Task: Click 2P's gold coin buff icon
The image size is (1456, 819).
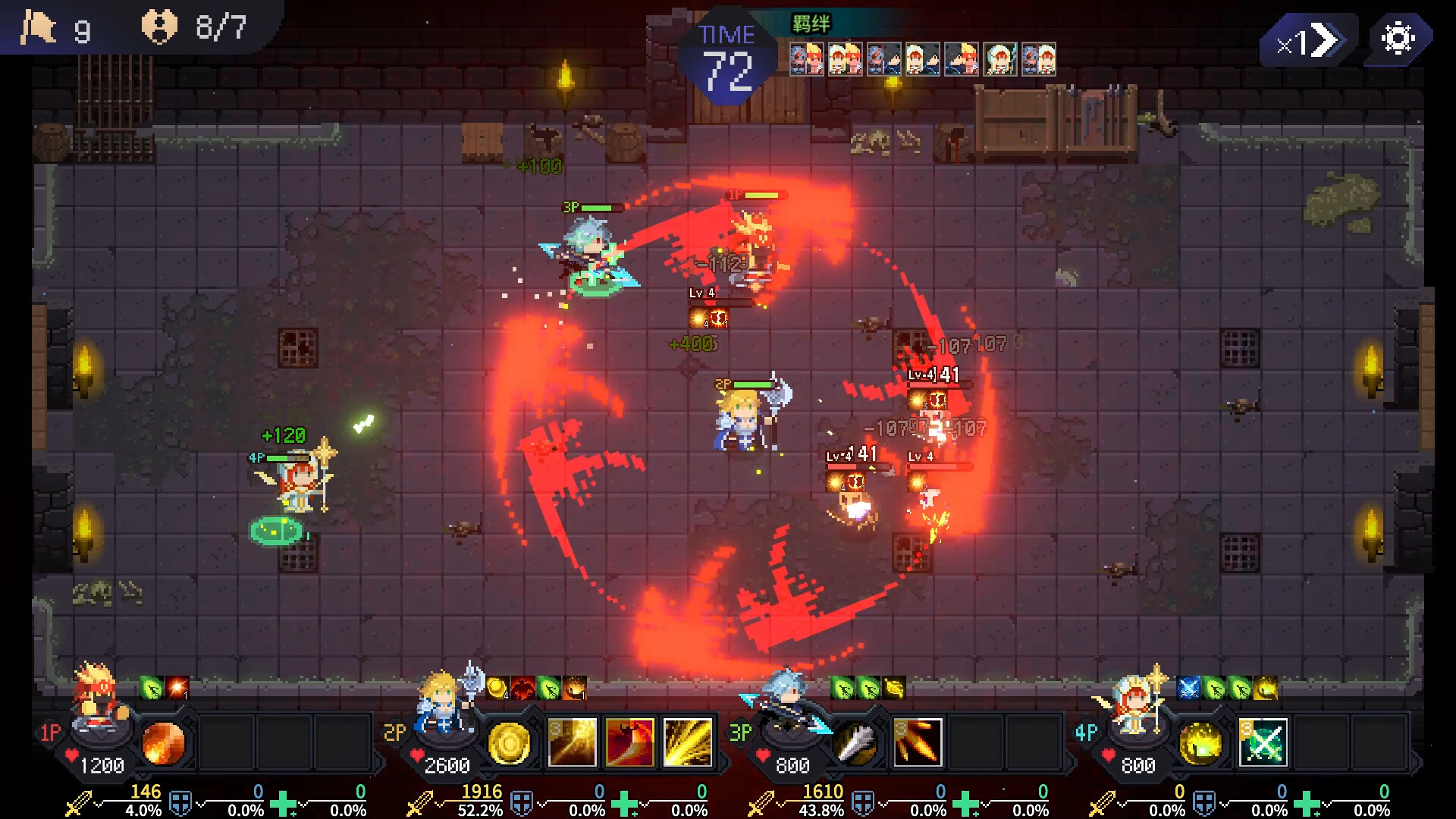Action: tap(497, 688)
